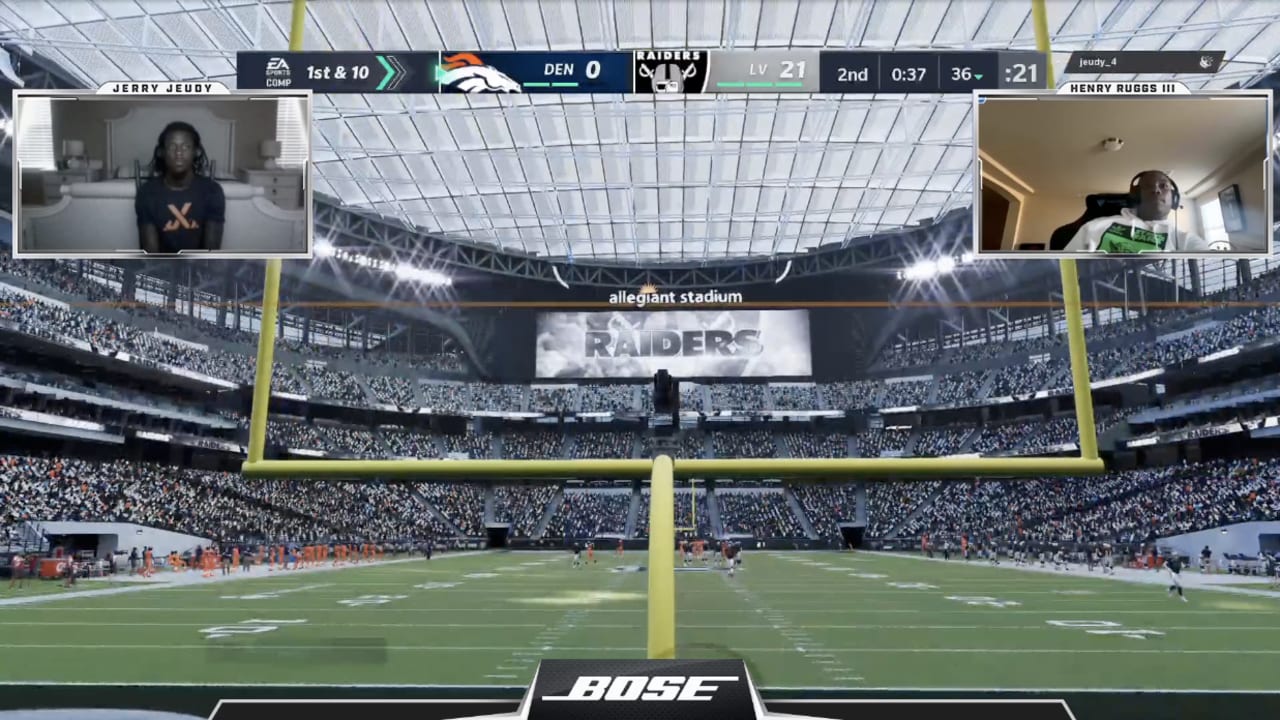1280x720 pixels.
Task: Click the Raiders icon beside jeudy_4 gamertag
Action: click(x=1205, y=62)
